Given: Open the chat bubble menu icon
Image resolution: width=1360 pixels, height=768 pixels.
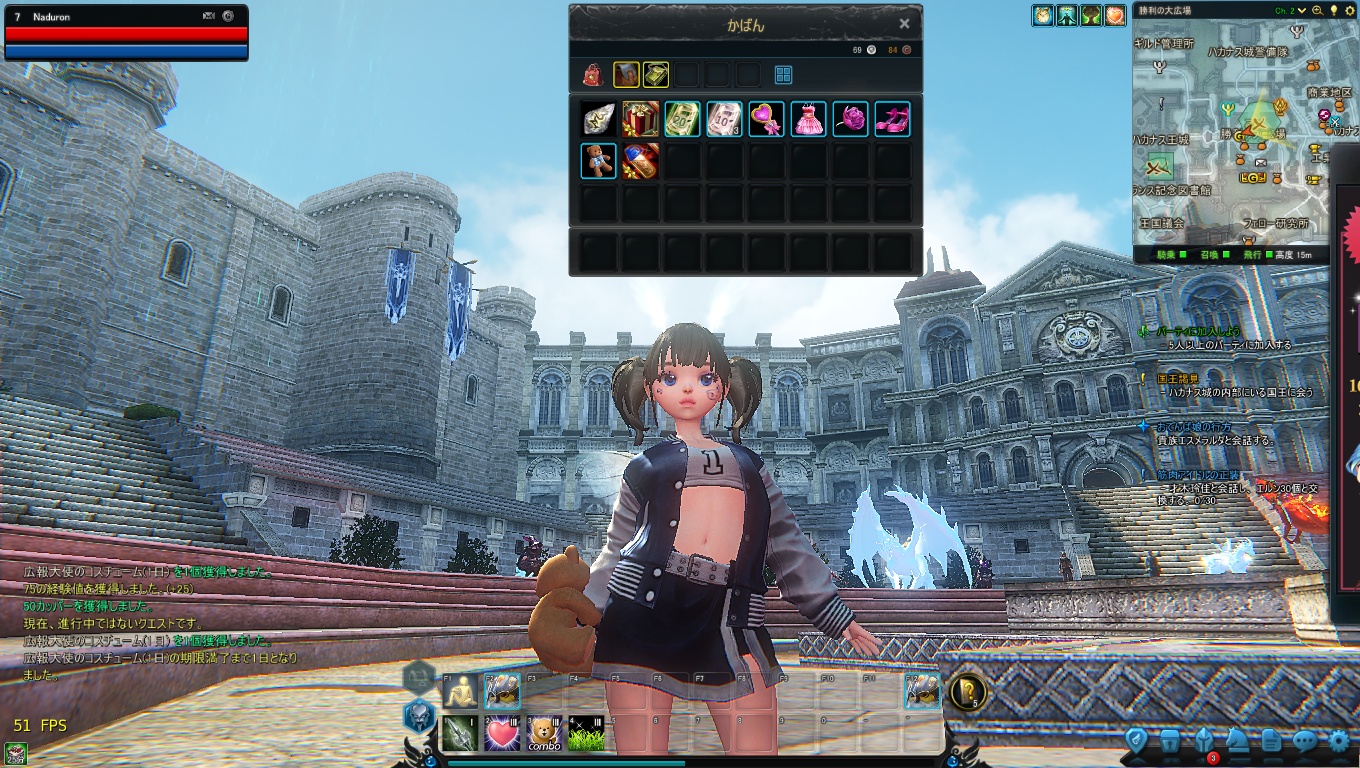Looking at the screenshot, I should tap(1304, 741).
